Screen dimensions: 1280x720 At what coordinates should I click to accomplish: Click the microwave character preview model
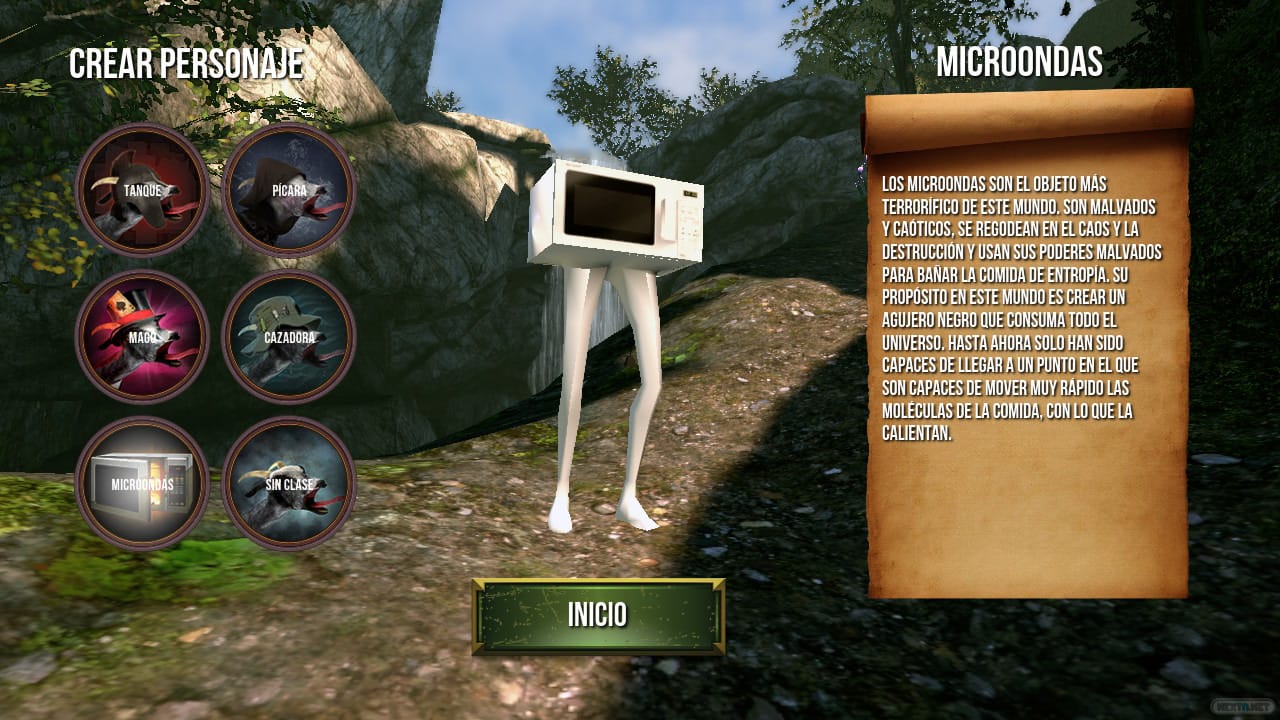(x=615, y=215)
